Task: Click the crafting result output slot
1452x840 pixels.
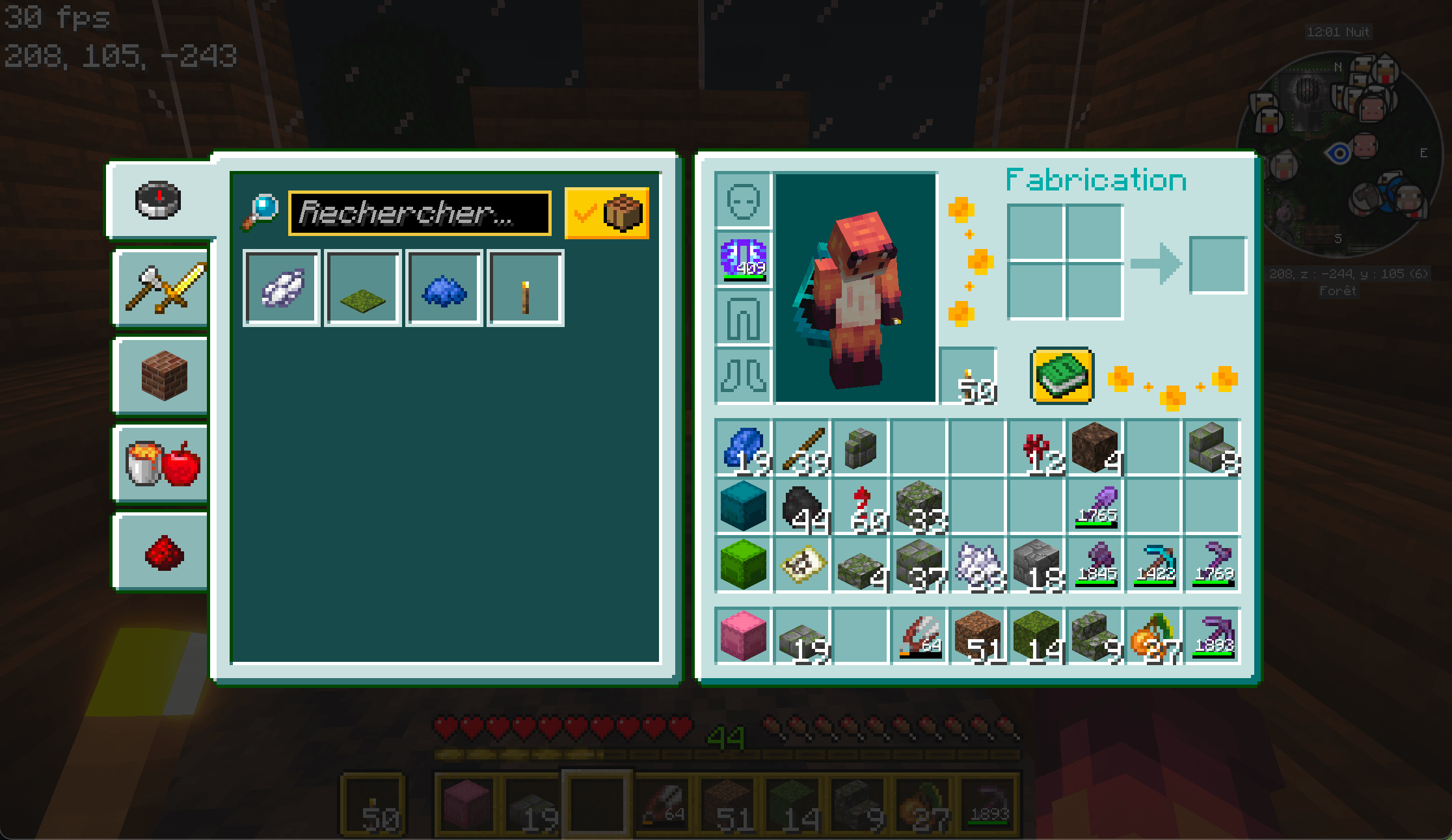Action: click(x=1217, y=265)
